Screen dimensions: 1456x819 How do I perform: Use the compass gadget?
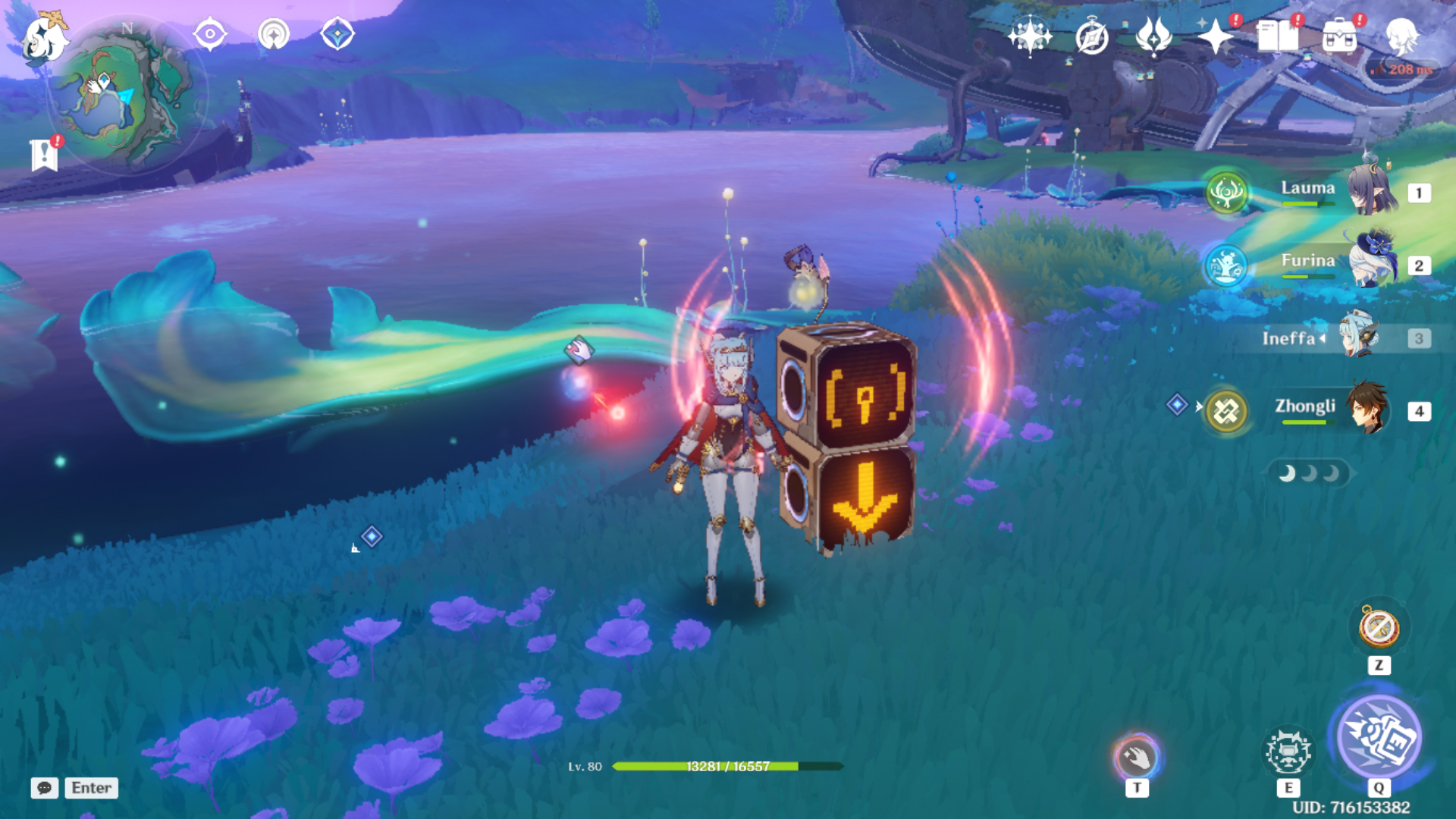click(x=1379, y=628)
